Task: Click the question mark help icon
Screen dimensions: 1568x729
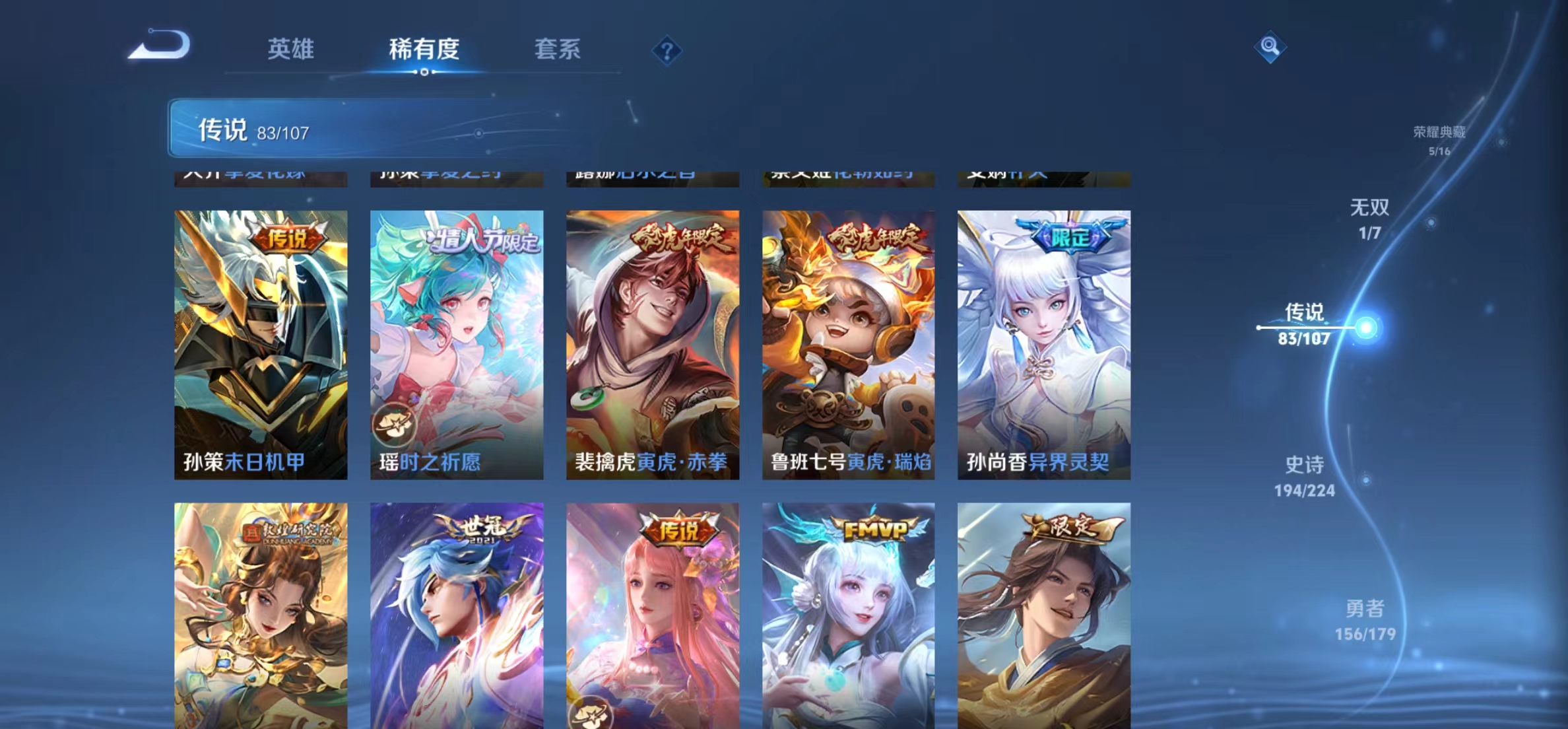Action: [x=668, y=52]
